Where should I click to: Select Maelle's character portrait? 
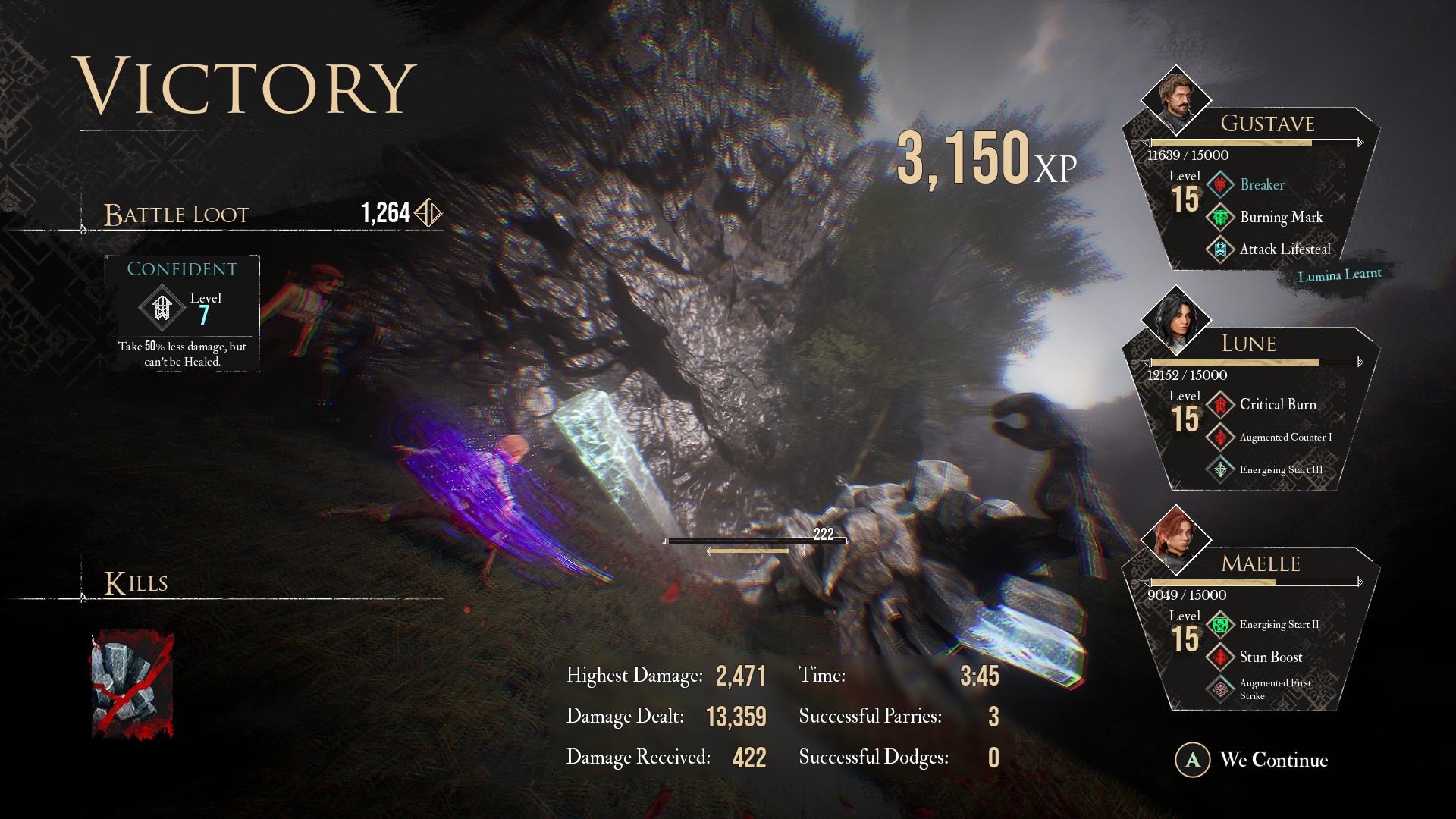click(1175, 539)
